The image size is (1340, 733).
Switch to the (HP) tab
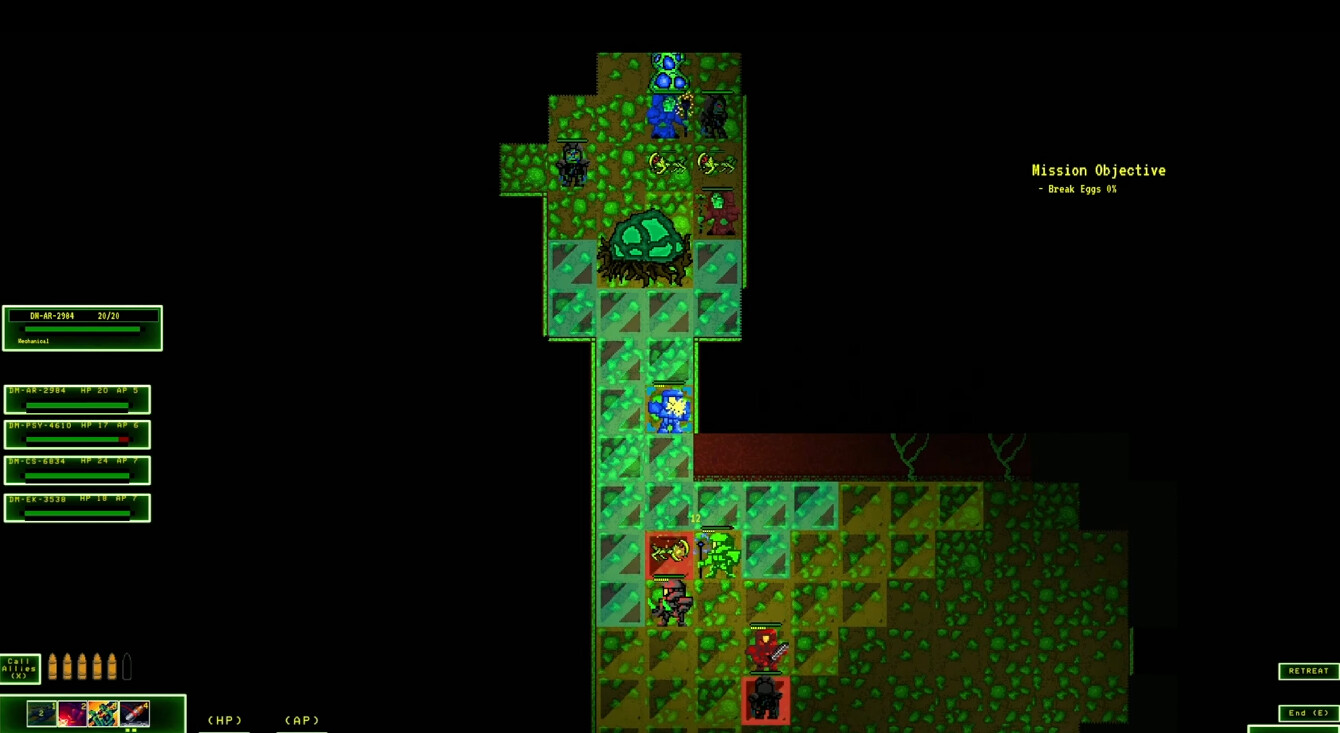coord(224,719)
